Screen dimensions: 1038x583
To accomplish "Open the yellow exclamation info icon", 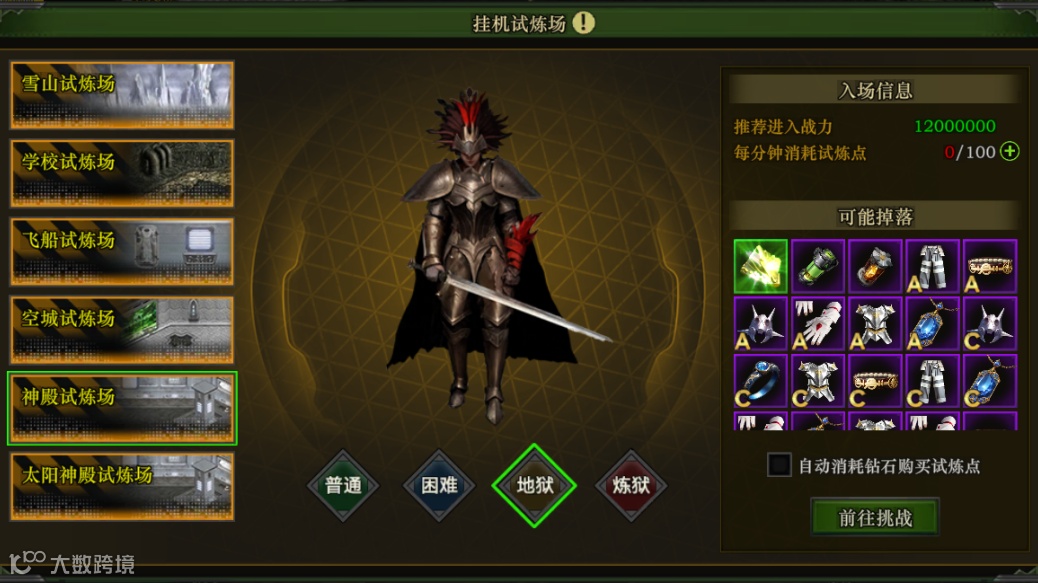I will pos(584,23).
